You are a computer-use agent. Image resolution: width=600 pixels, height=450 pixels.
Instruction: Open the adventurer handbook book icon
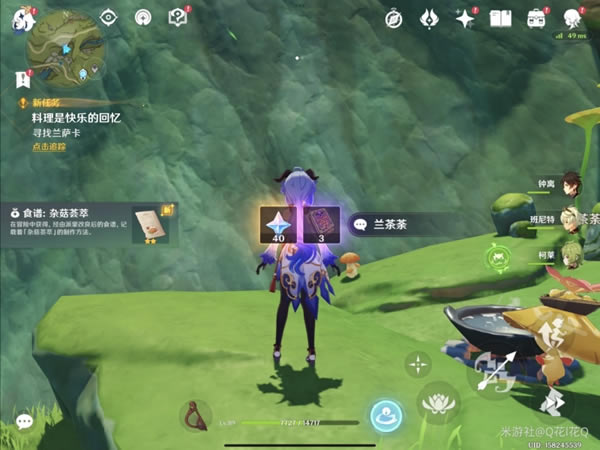[x=499, y=18]
